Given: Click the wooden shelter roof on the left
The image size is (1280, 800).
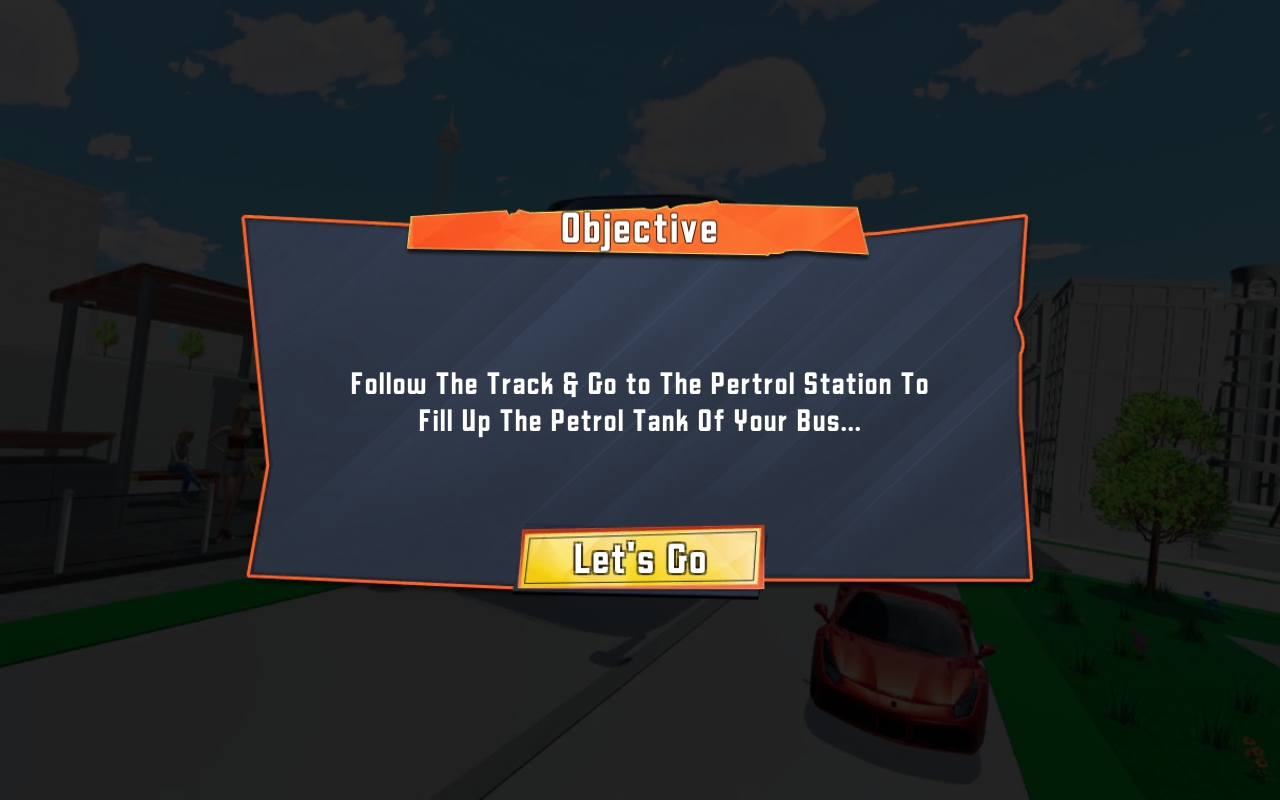Looking at the screenshot, I should (140, 285).
